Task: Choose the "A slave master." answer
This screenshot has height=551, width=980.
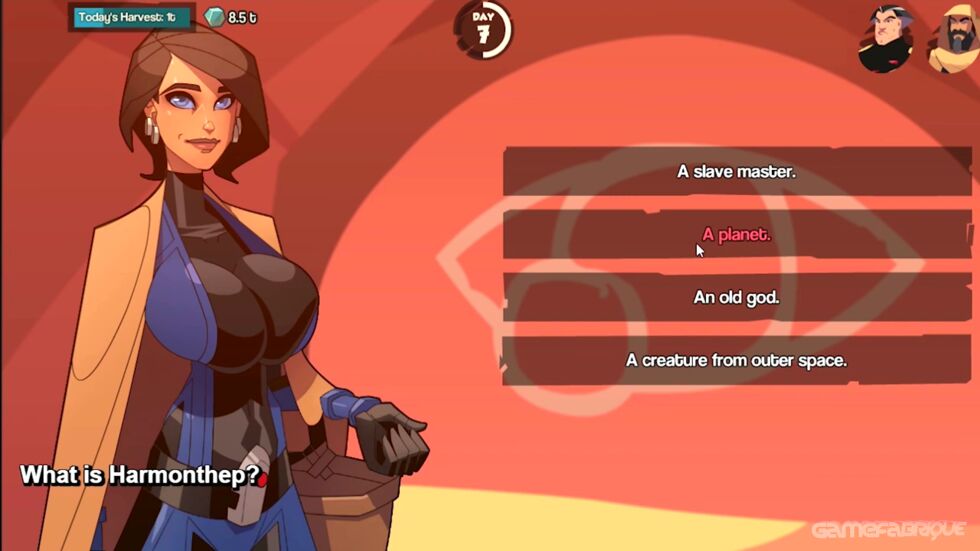Action: [x=736, y=172]
